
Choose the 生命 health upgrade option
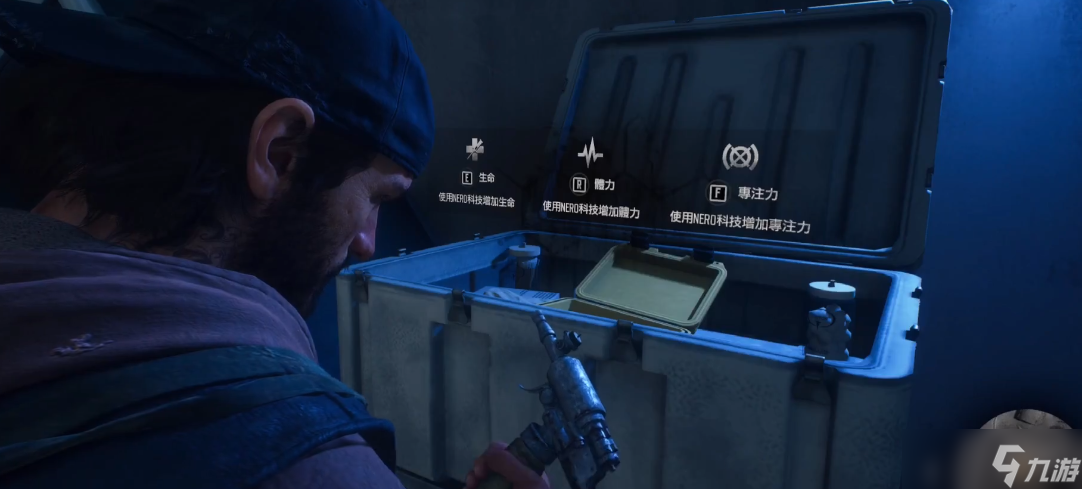[477, 177]
